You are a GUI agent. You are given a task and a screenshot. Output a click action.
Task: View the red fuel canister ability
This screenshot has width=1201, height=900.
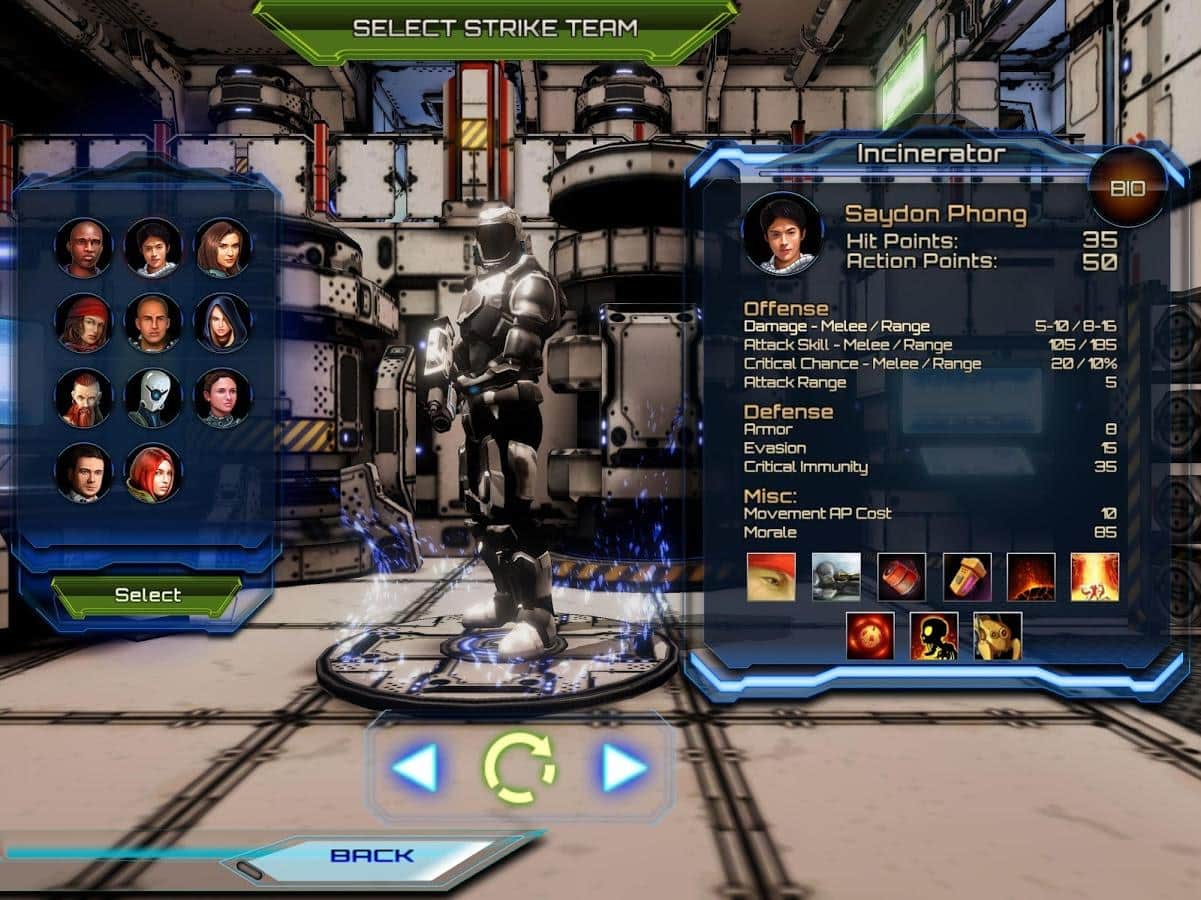coord(902,577)
